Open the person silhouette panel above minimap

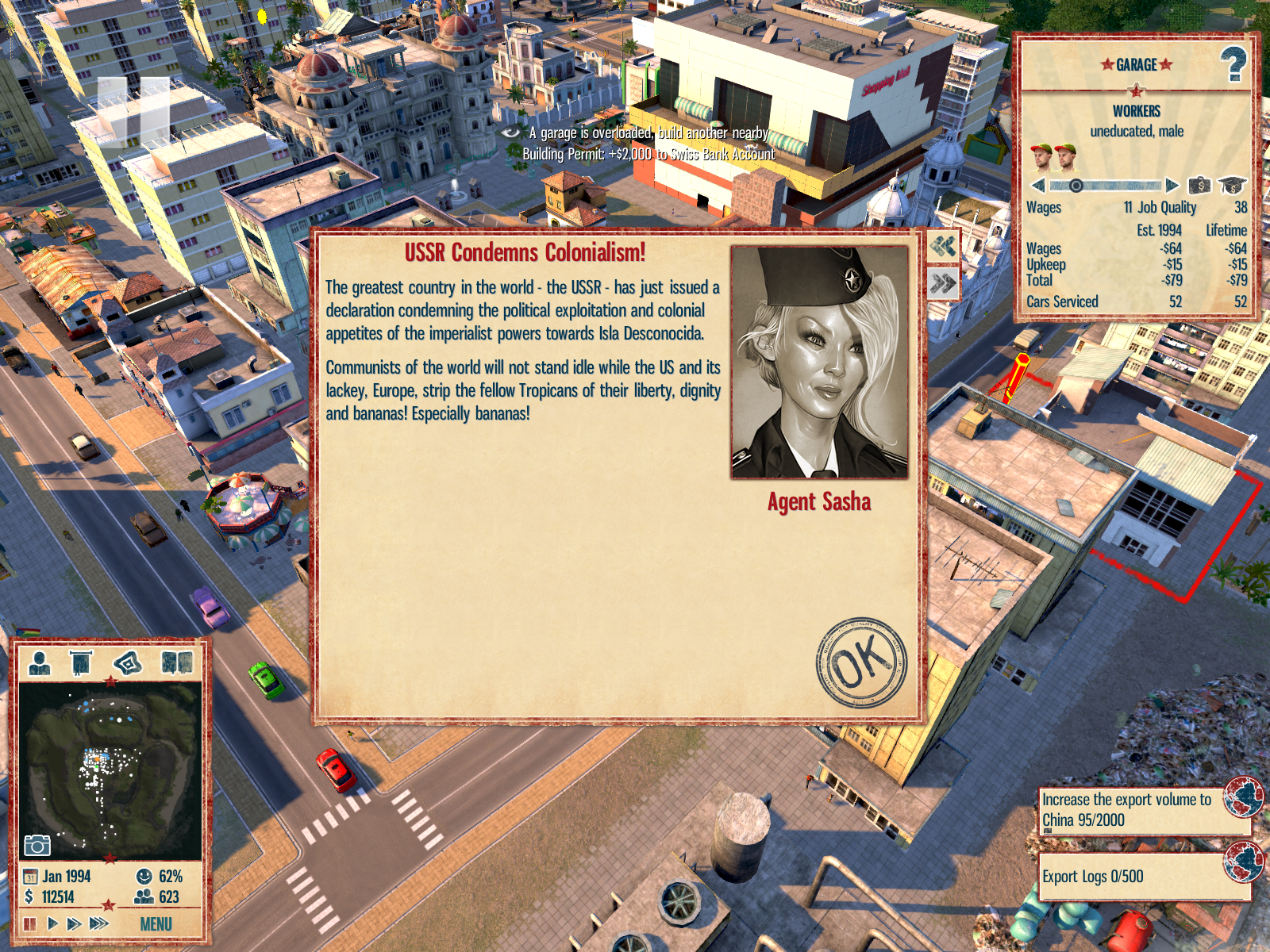39,662
